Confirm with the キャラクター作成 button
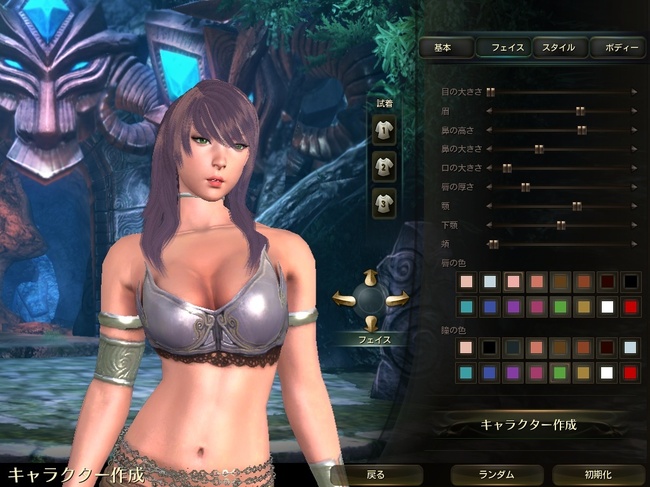This screenshot has height=487, width=650. click(530, 424)
